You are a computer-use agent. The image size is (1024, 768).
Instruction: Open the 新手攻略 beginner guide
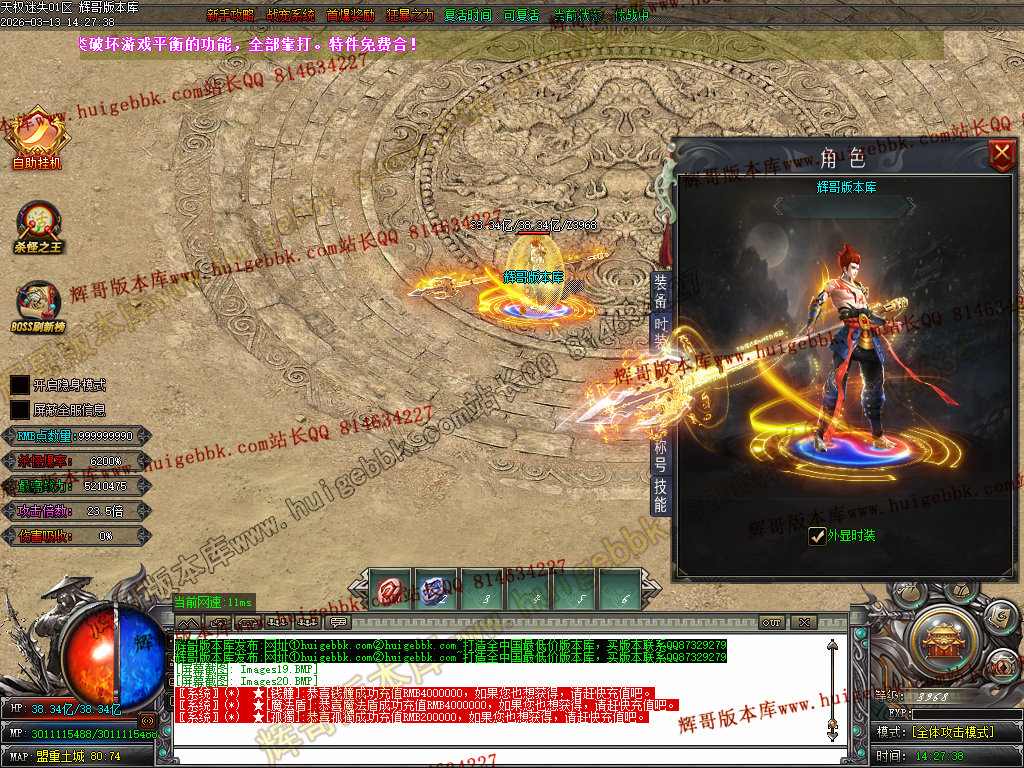231,15
